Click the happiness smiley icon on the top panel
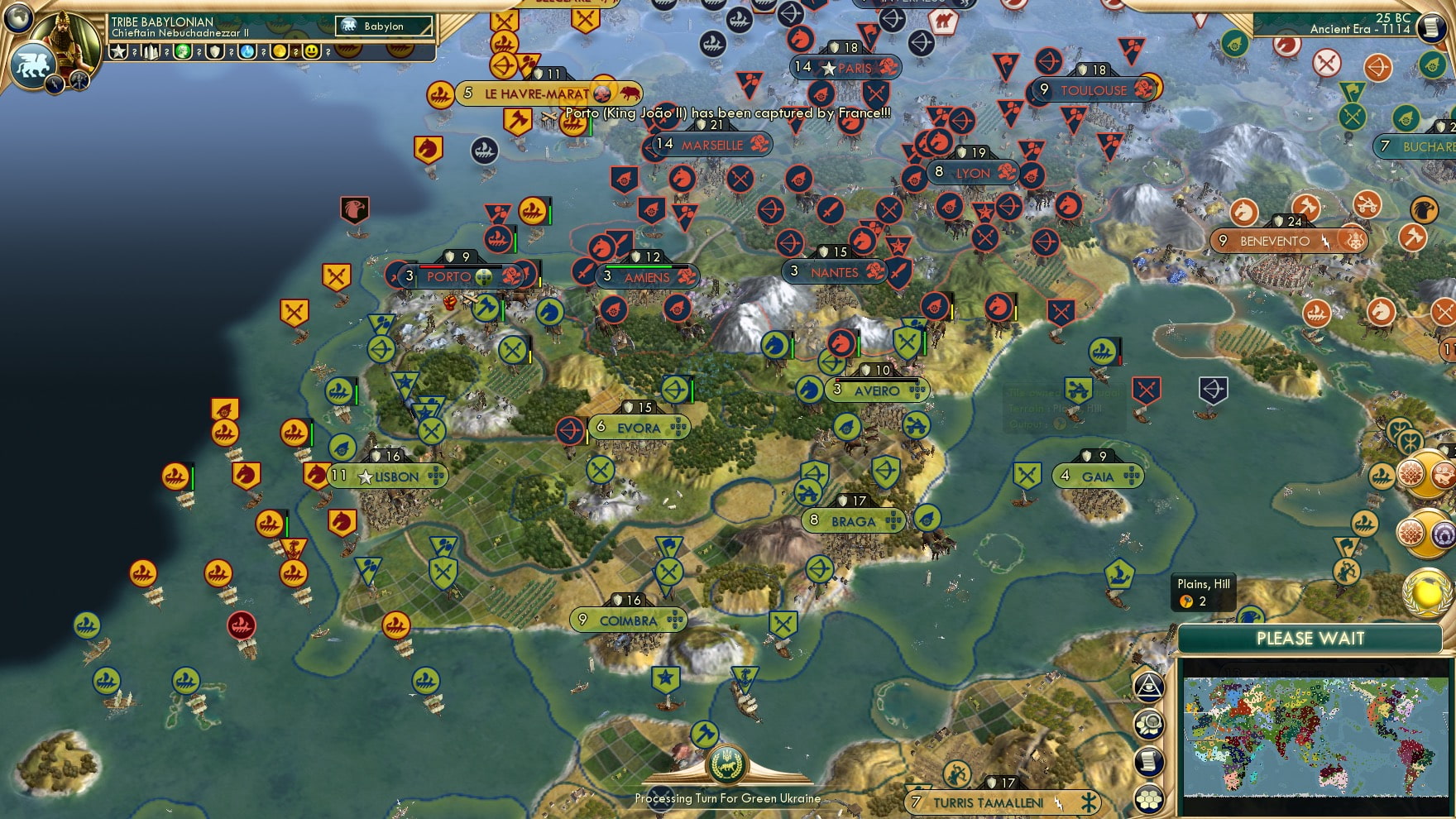The width and height of the screenshot is (1456, 819). (312, 53)
